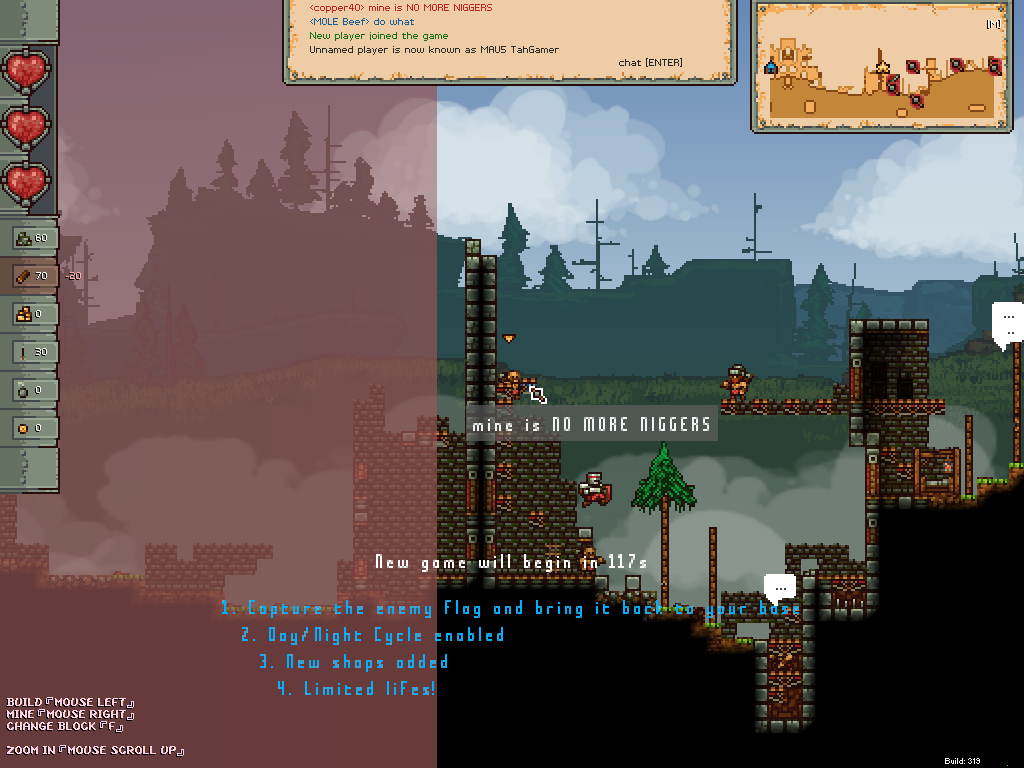Viewport: 1024px width, 768px height.
Task: Click the gold coin counter slot
Action: click(32, 428)
